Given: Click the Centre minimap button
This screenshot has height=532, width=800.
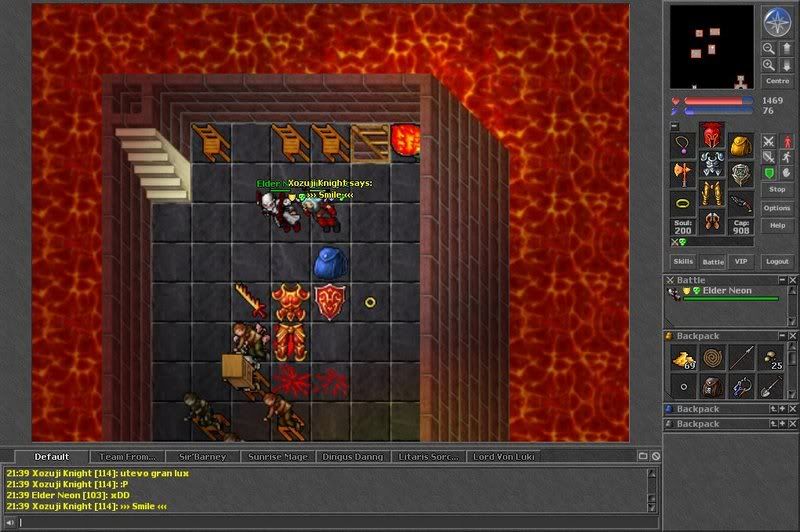Looking at the screenshot, I should [776, 80].
